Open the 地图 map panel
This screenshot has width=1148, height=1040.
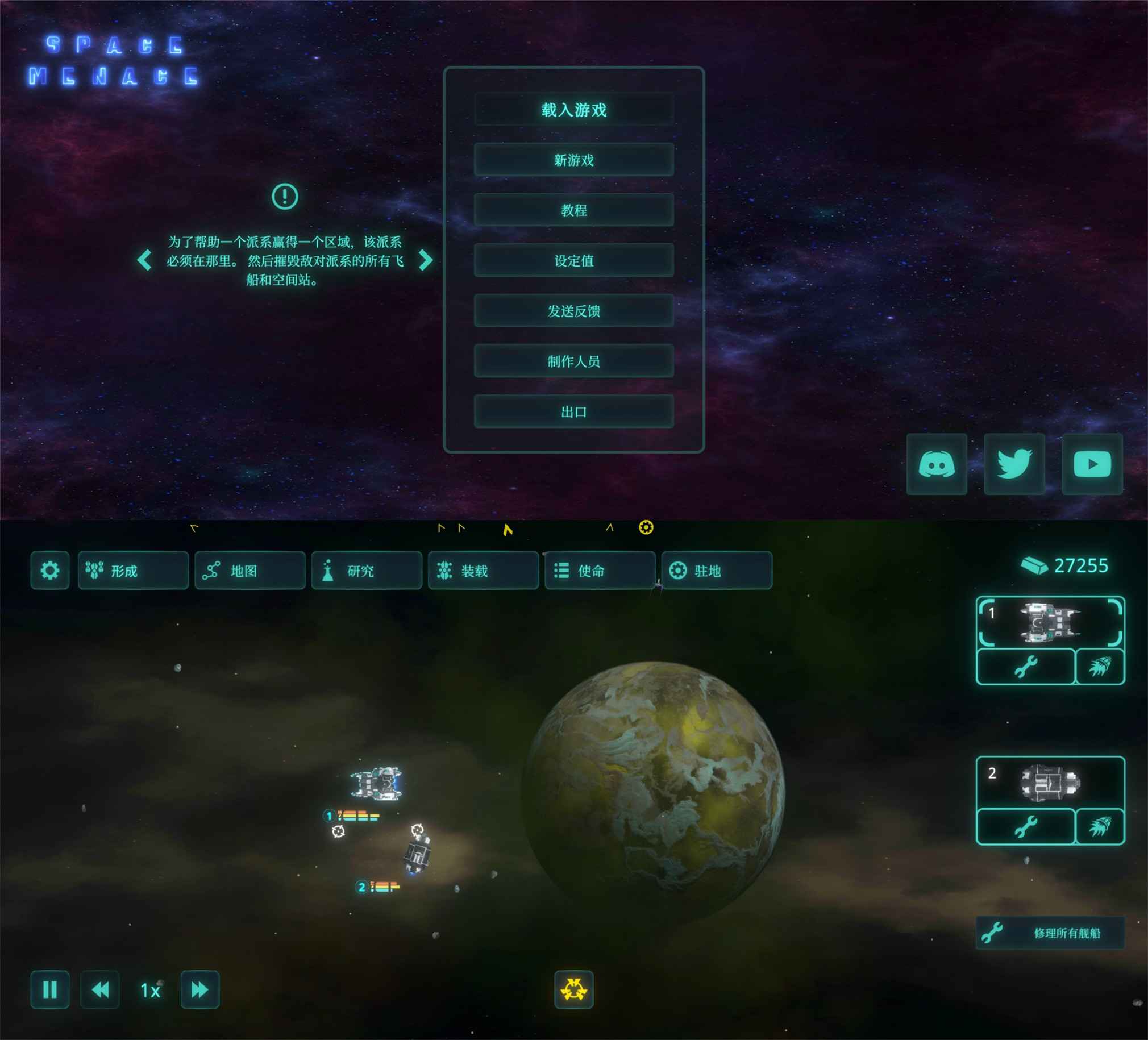click(249, 570)
